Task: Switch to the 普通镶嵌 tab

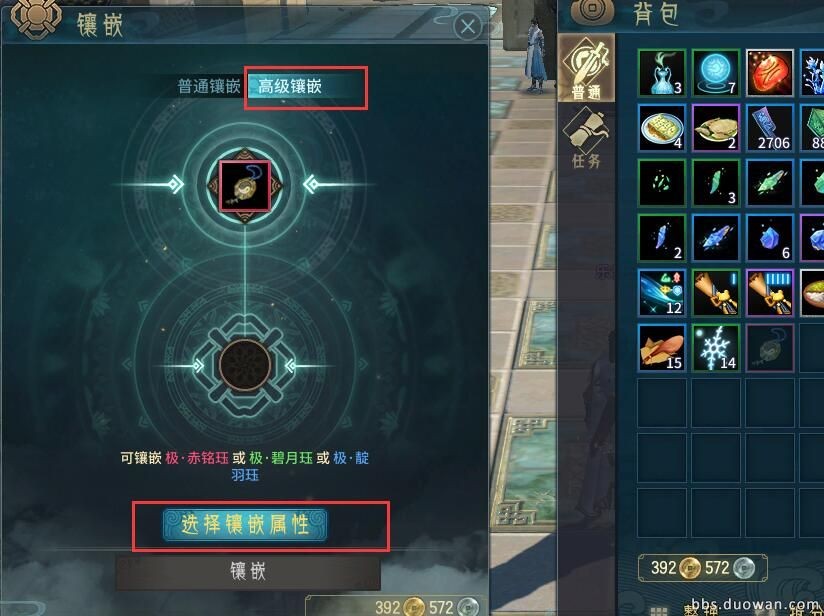Action: [x=209, y=86]
